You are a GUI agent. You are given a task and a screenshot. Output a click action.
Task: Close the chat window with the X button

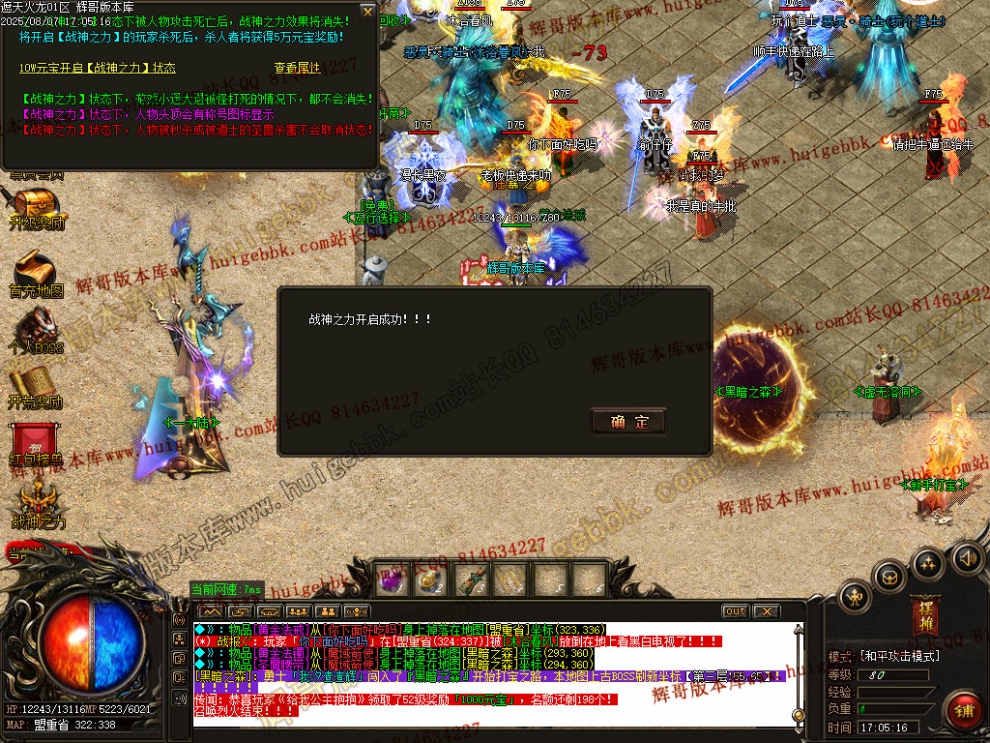(x=766, y=611)
